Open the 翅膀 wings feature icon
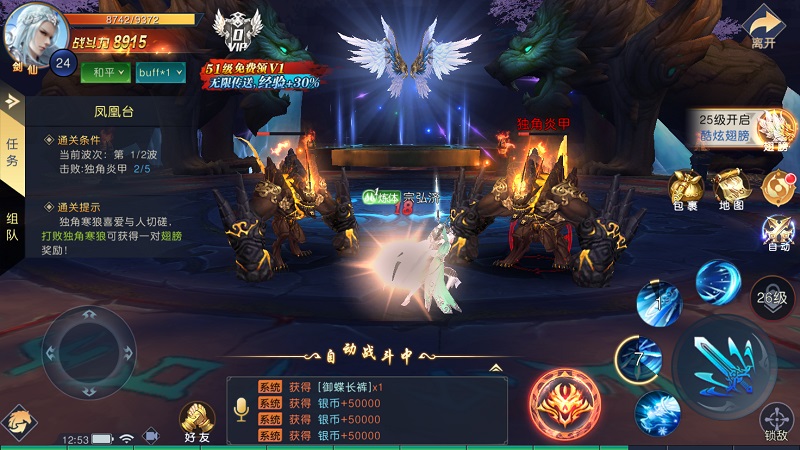Screen dimensions: 800x450 [776, 130]
